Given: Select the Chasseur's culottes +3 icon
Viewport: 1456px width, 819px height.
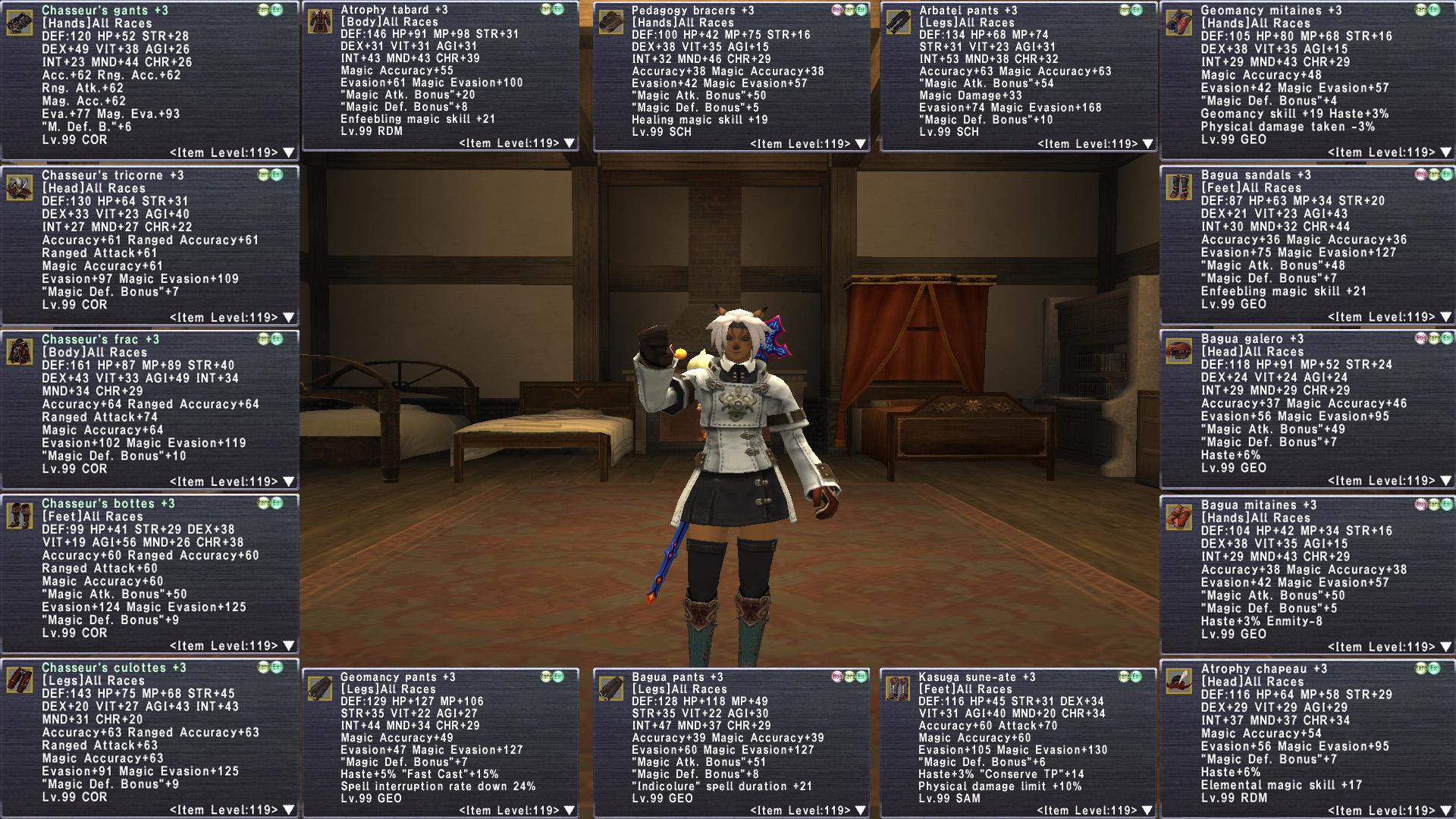Looking at the screenshot, I should click(20, 680).
